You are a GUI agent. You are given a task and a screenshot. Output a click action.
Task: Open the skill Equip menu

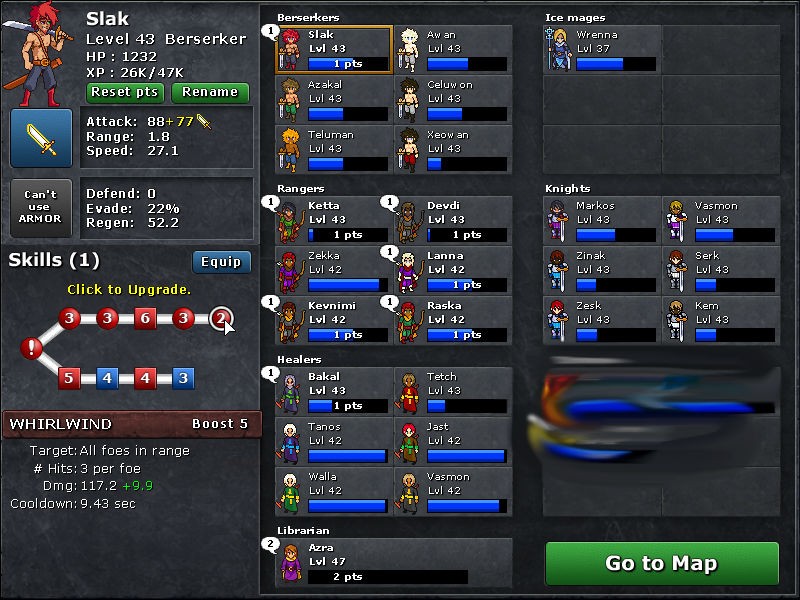click(221, 262)
